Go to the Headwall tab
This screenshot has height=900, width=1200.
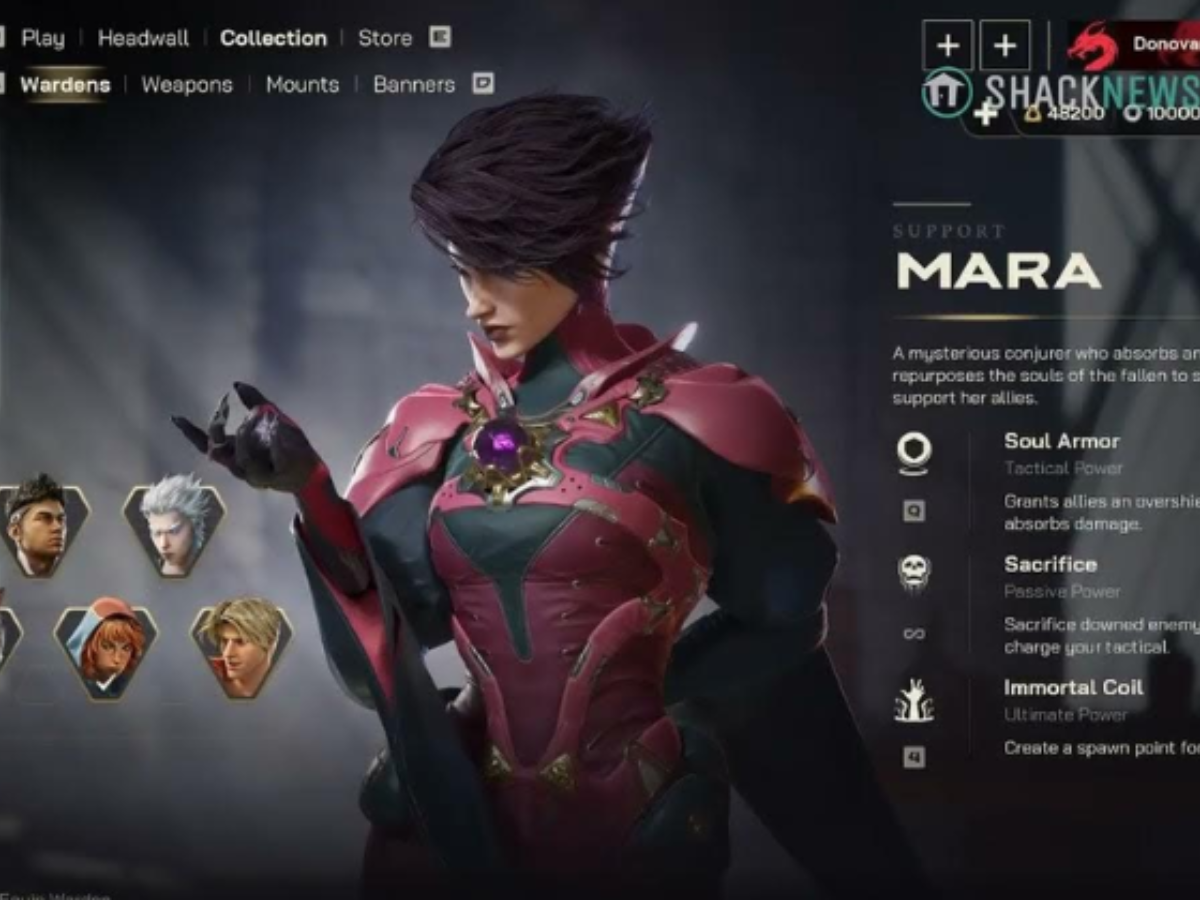click(x=143, y=38)
